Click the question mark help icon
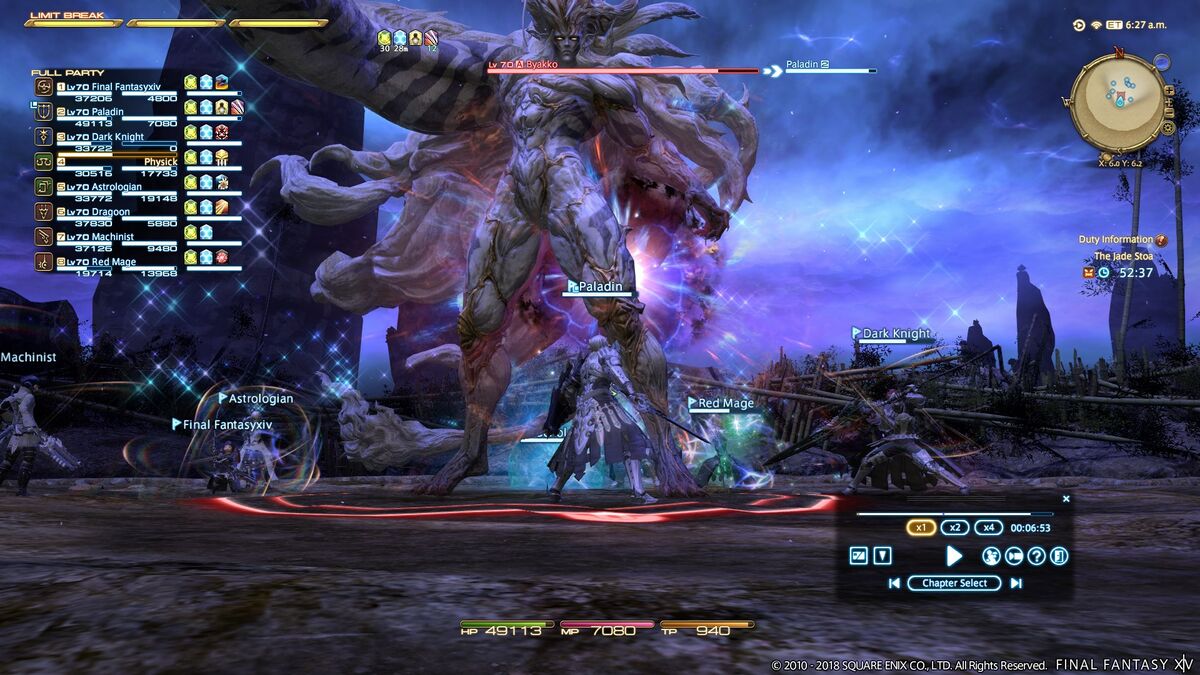 click(x=1036, y=556)
